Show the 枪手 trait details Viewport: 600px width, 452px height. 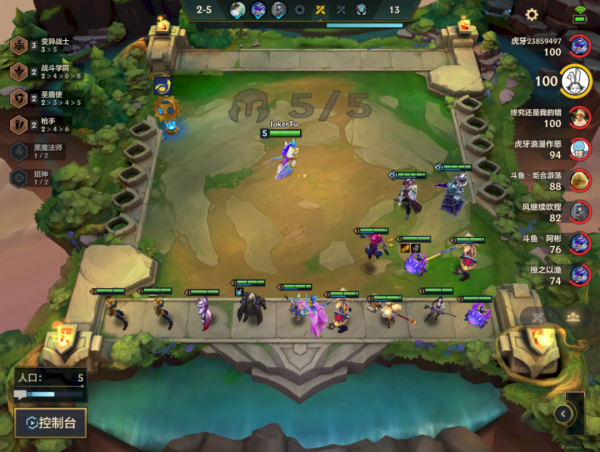coord(19,124)
